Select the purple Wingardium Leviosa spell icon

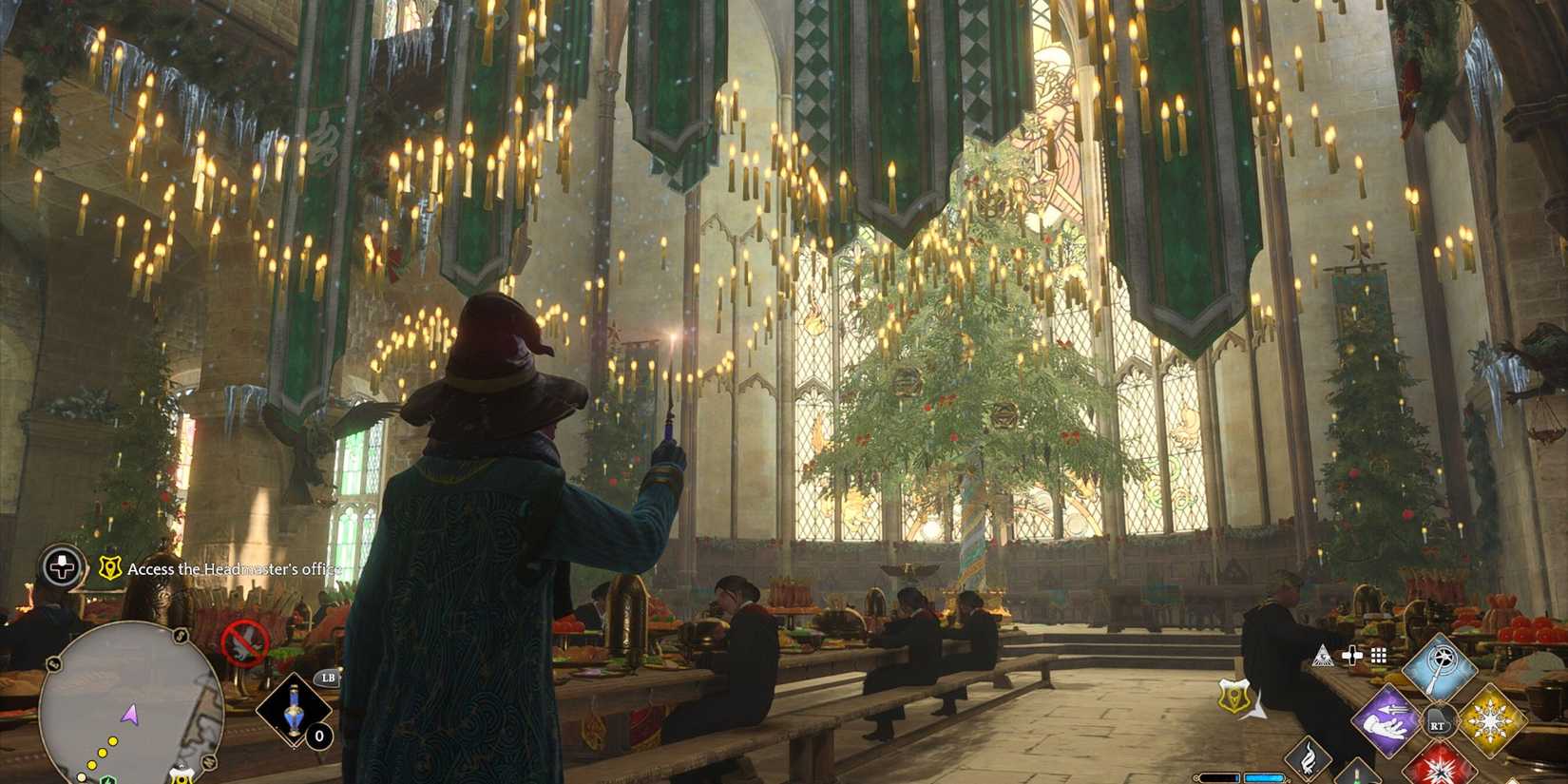pos(1386,721)
